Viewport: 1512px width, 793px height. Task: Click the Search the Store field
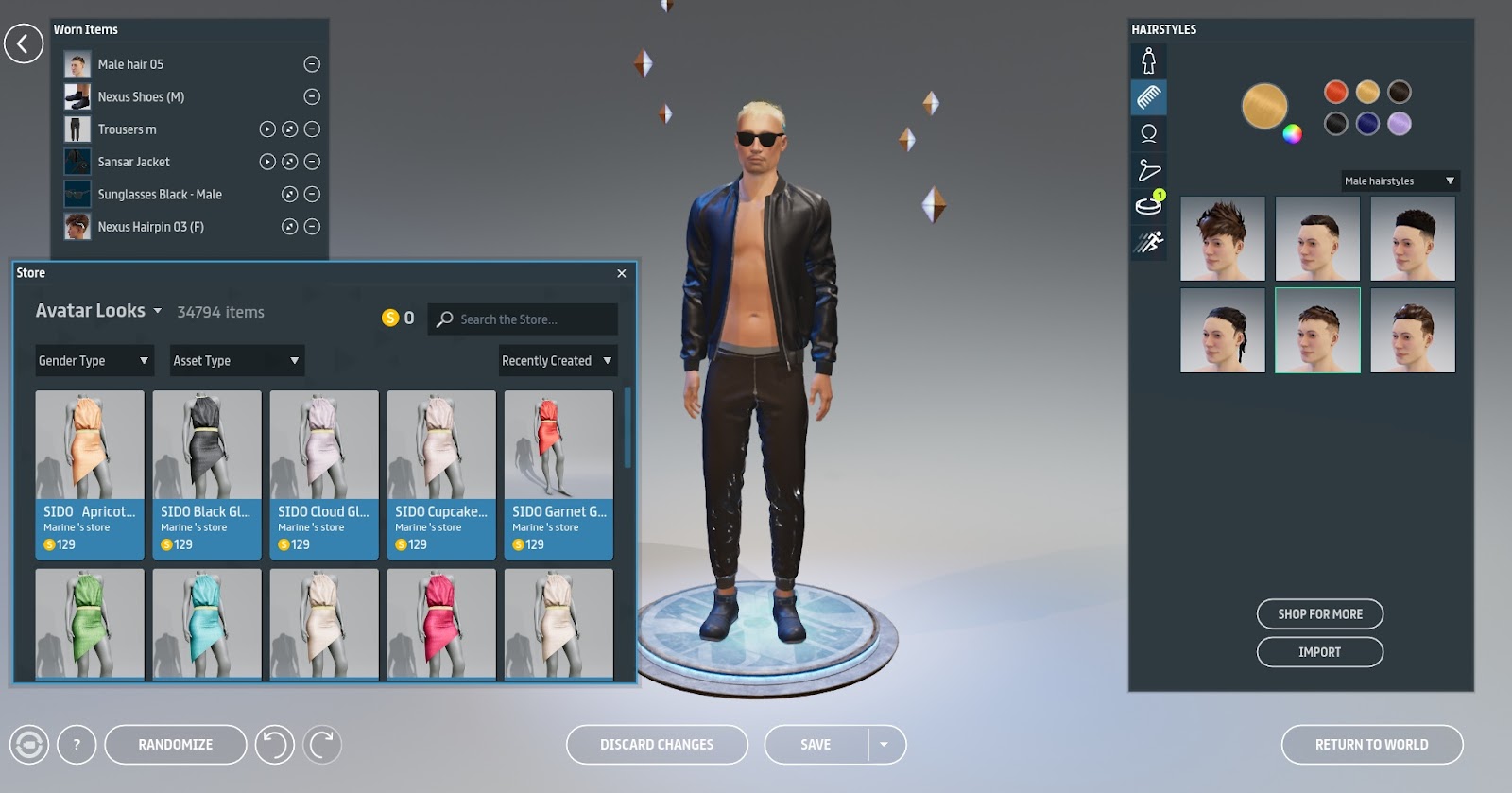[x=534, y=319]
